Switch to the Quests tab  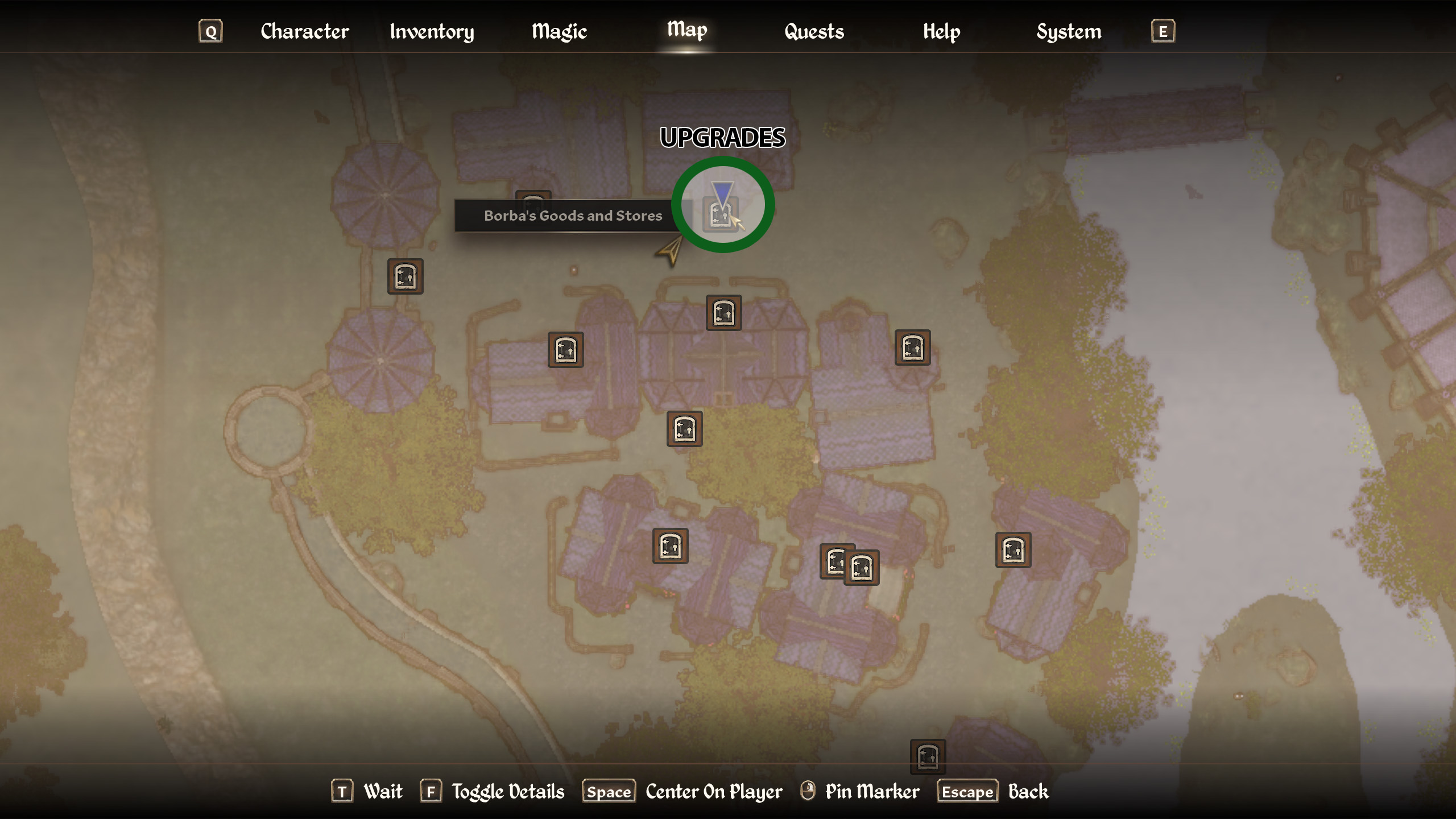pyautogui.click(x=813, y=31)
